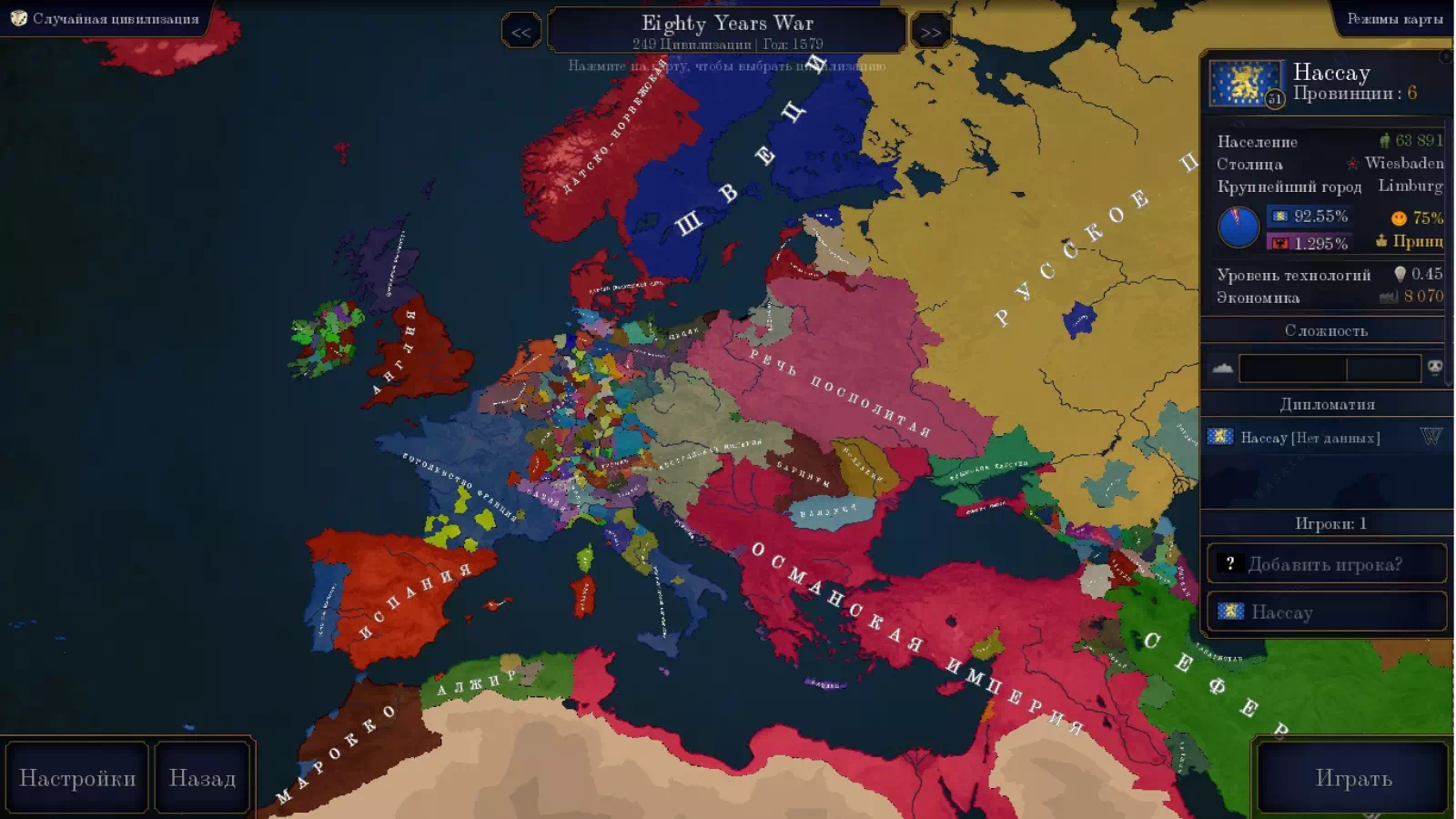Image resolution: width=1456 pixels, height=819 pixels.
Task: Go back with the Назад button
Action: [202, 778]
